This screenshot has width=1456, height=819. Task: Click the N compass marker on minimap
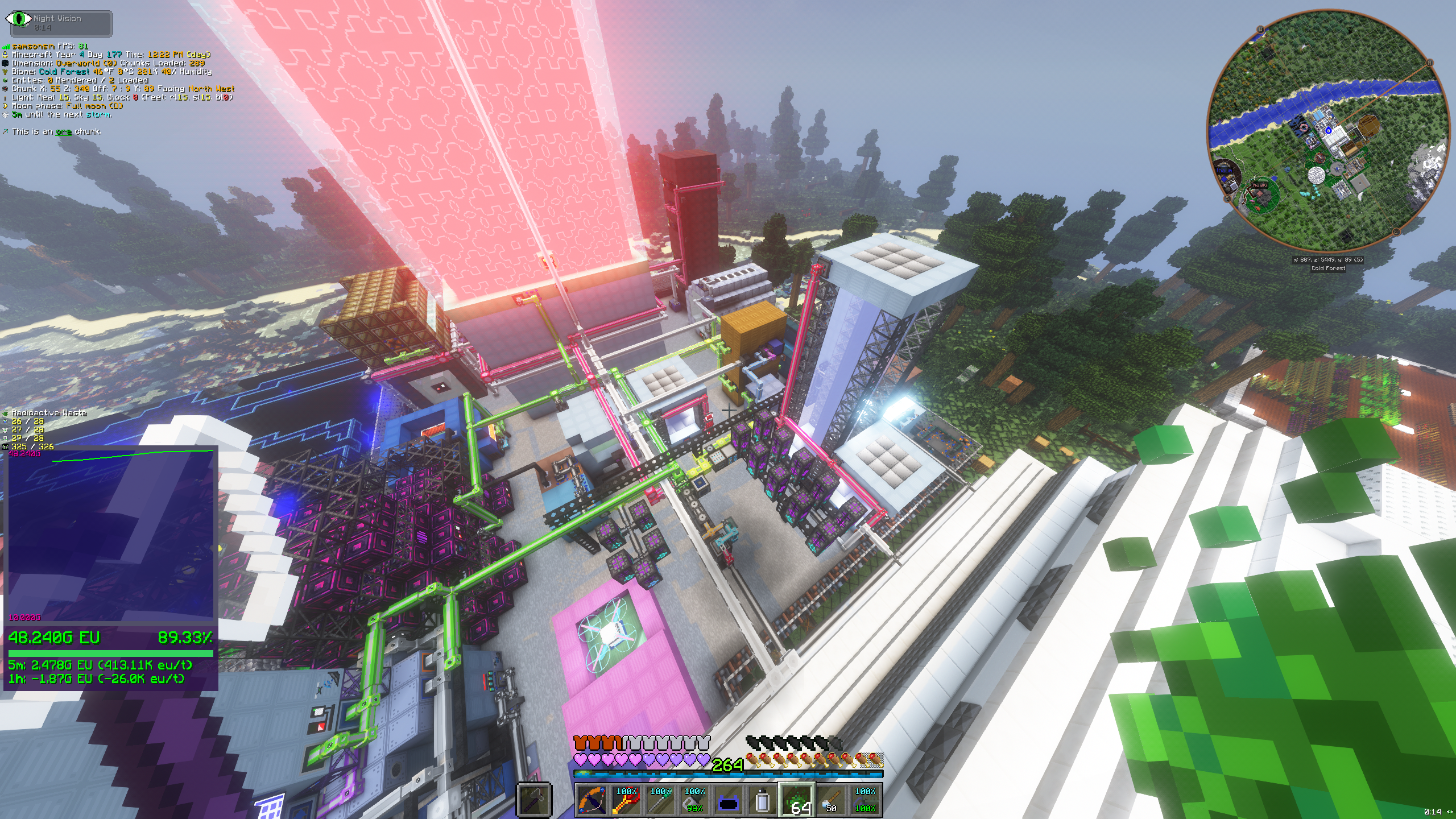tap(1429, 63)
